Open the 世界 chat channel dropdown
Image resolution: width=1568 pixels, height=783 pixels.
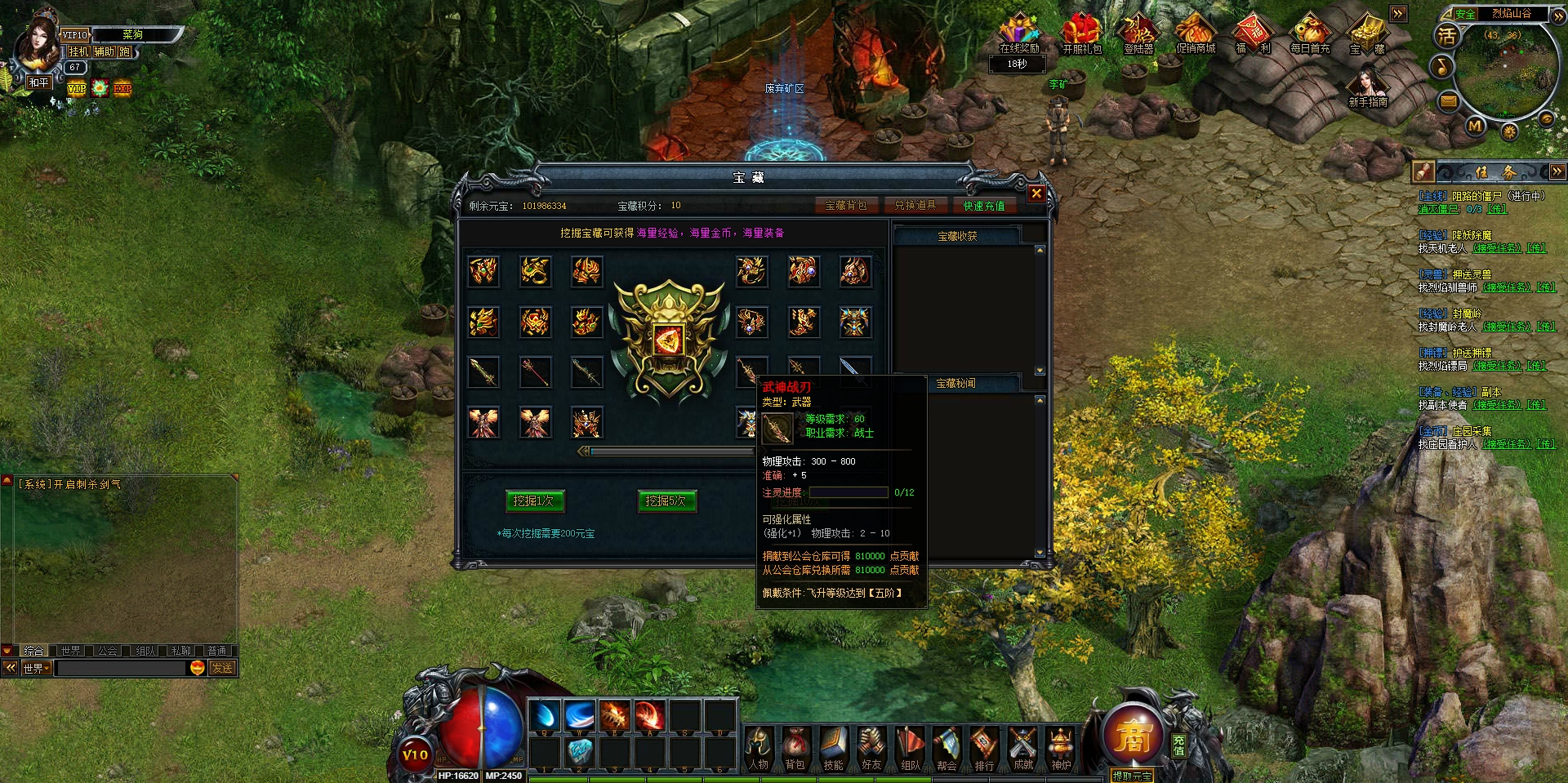click(x=37, y=668)
